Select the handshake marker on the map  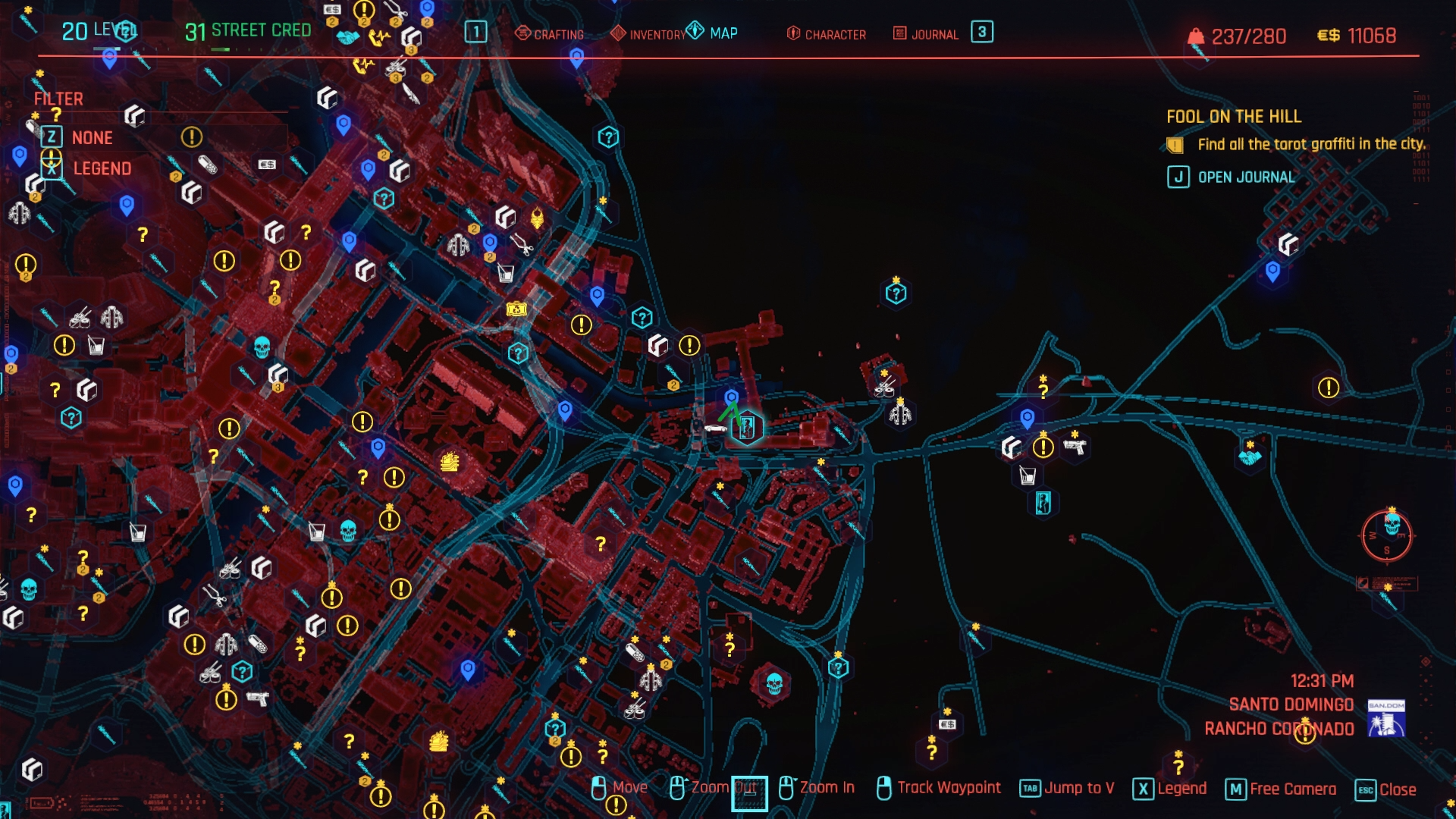[x=1250, y=457]
